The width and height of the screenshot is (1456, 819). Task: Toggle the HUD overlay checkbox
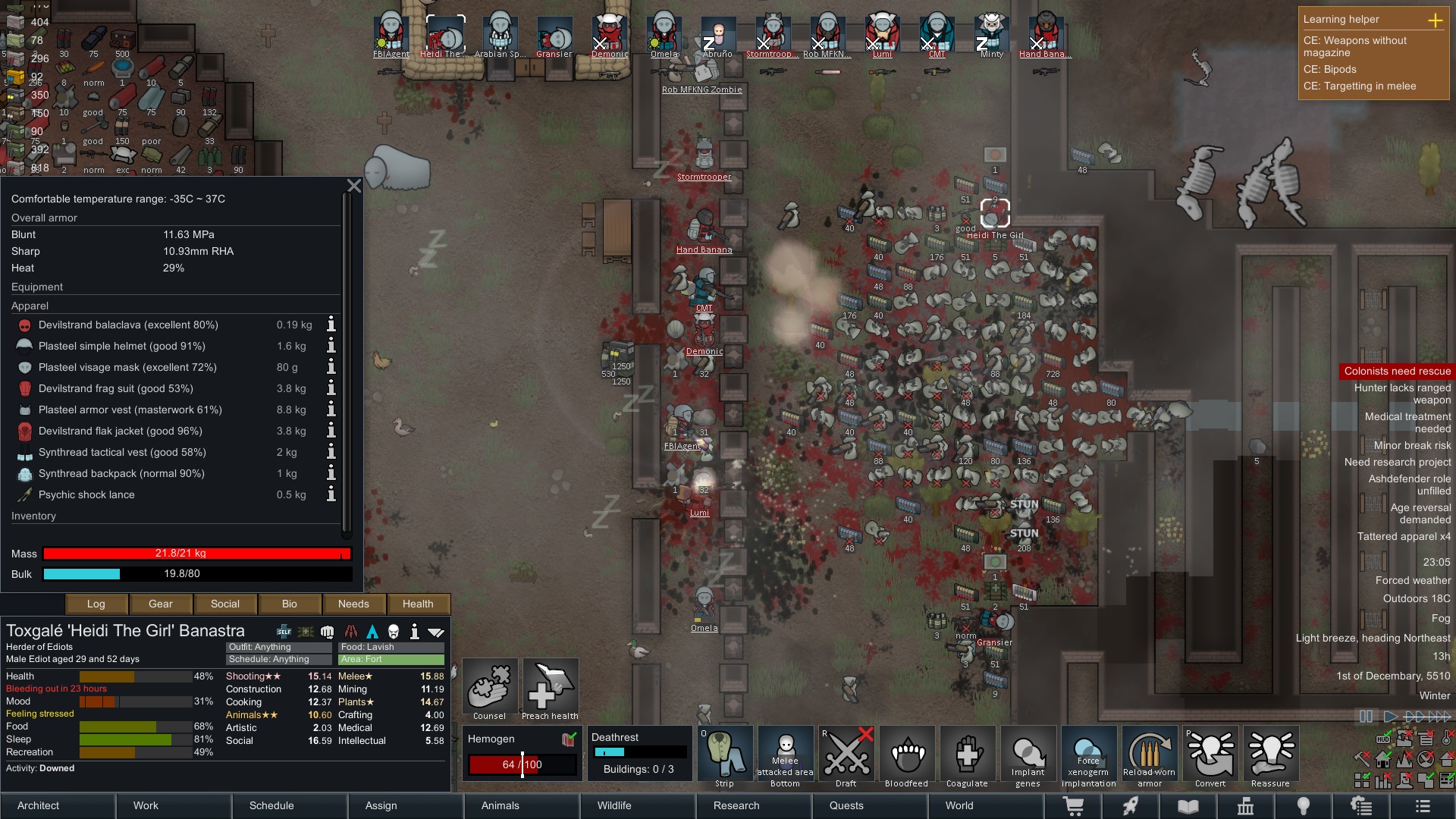click(x=1383, y=739)
